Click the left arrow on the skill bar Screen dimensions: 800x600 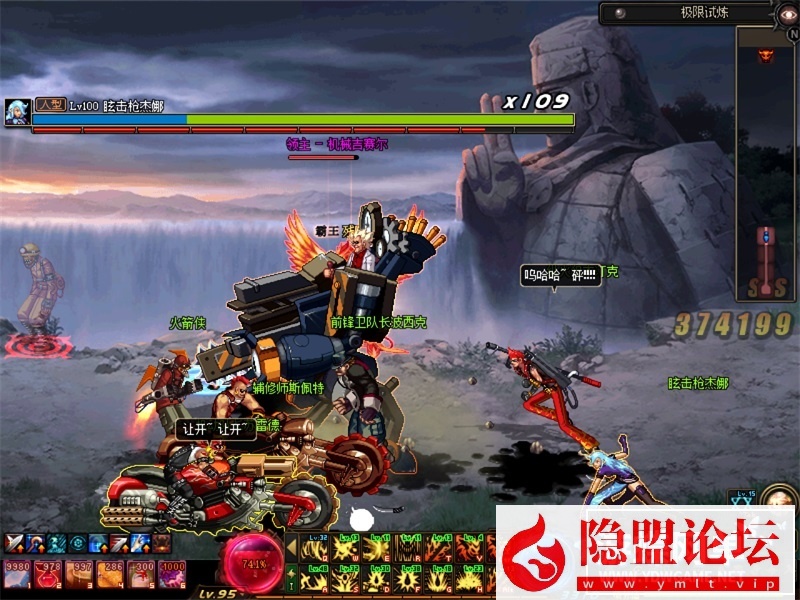point(291,545)
